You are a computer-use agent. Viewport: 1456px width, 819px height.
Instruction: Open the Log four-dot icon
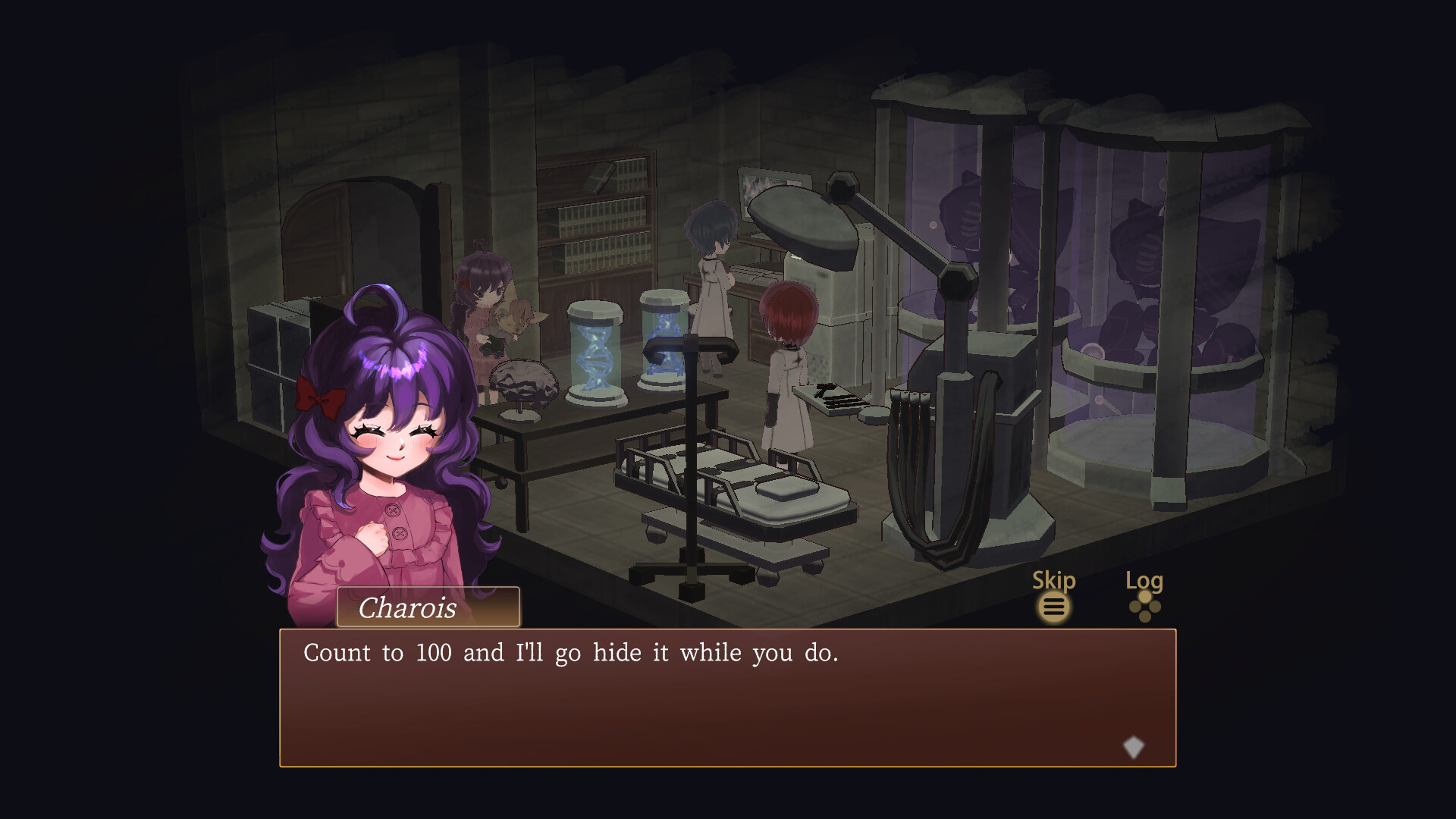coord(1144,607)
